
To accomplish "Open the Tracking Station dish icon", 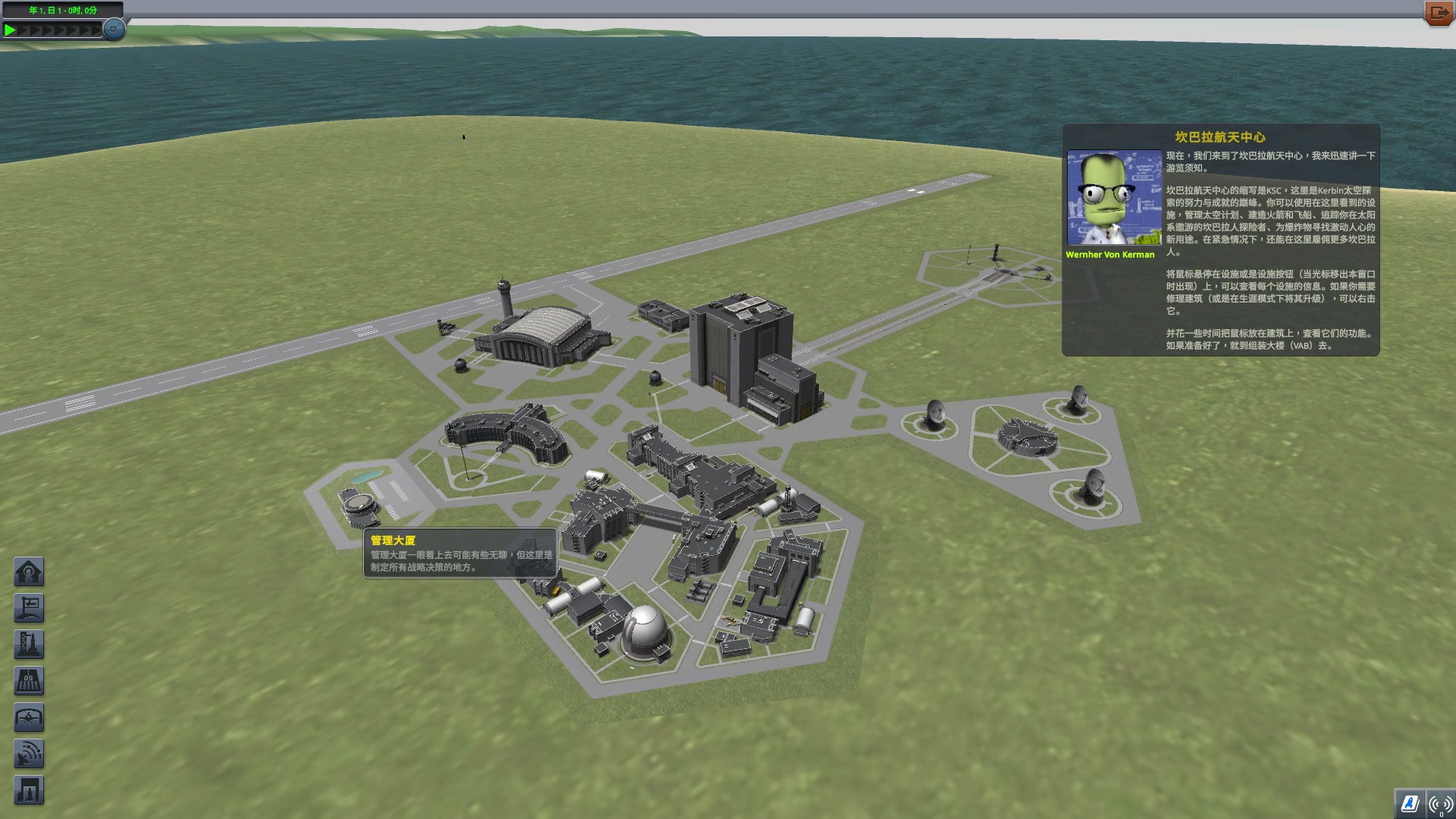I will [x=29, y=753].
